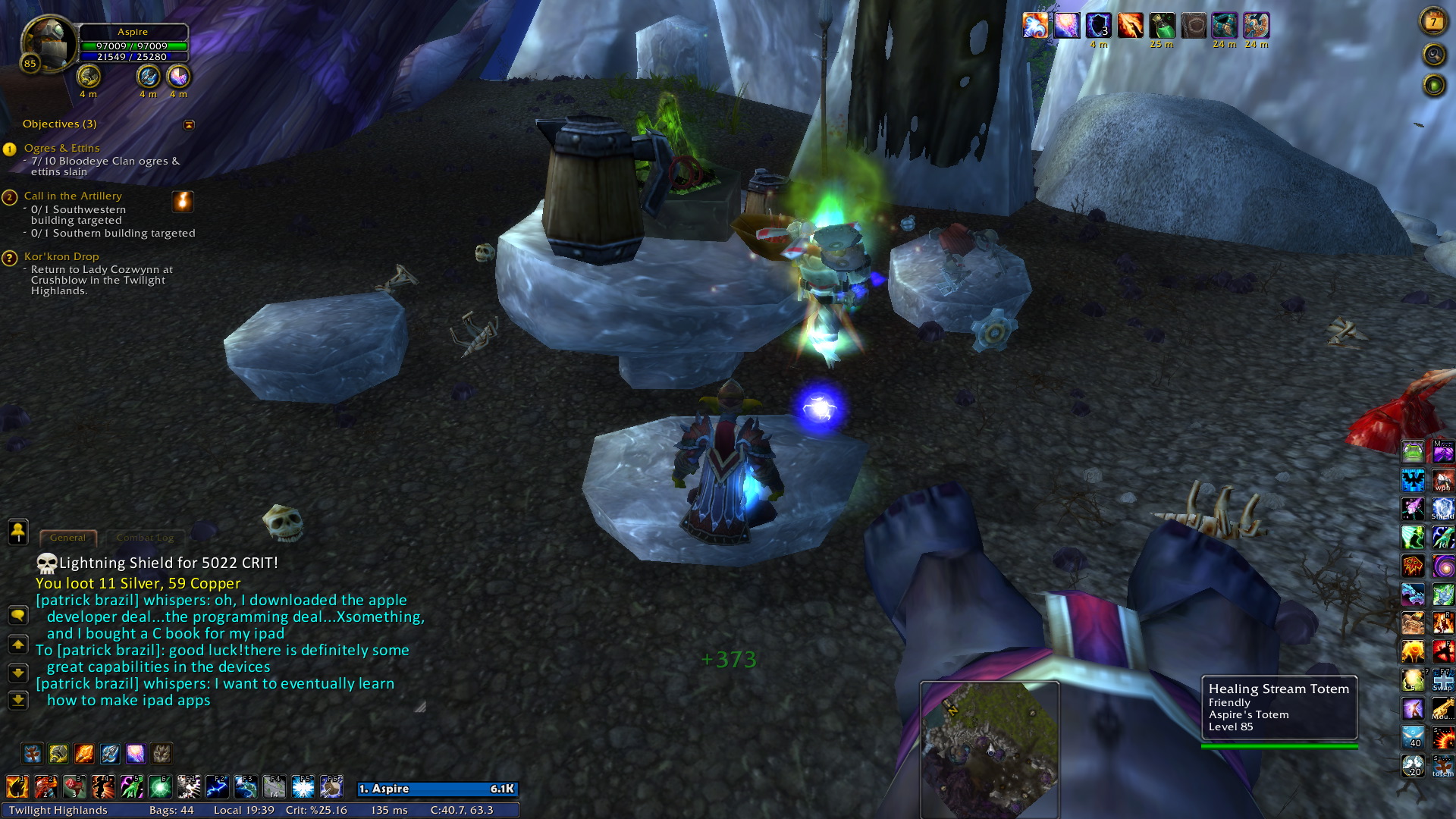Select the Kor'kron Drop quest title
The width and height of the screenshot is (1456, 819).
pos(61,256)
